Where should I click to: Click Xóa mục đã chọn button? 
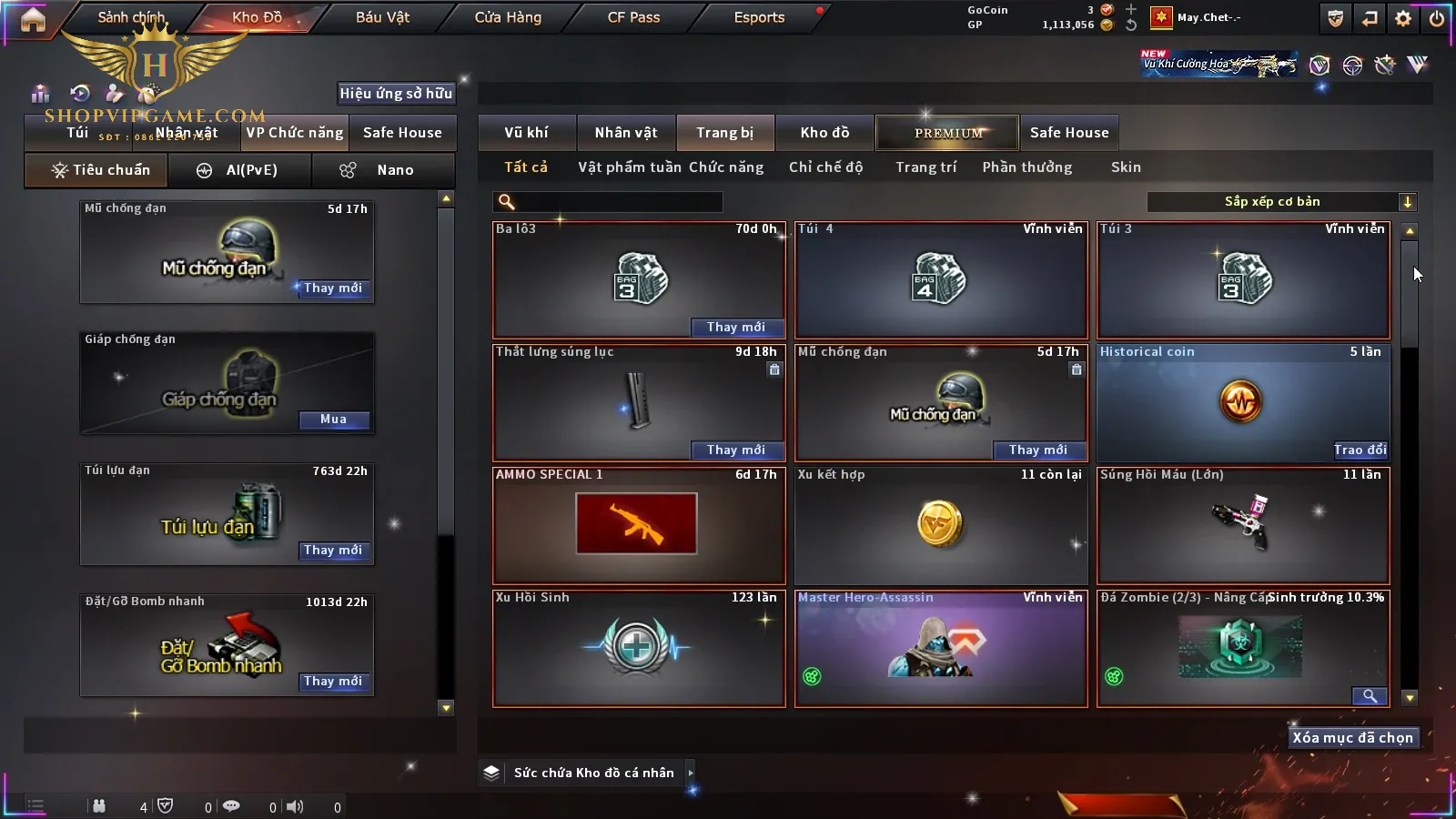point(1352,738)
